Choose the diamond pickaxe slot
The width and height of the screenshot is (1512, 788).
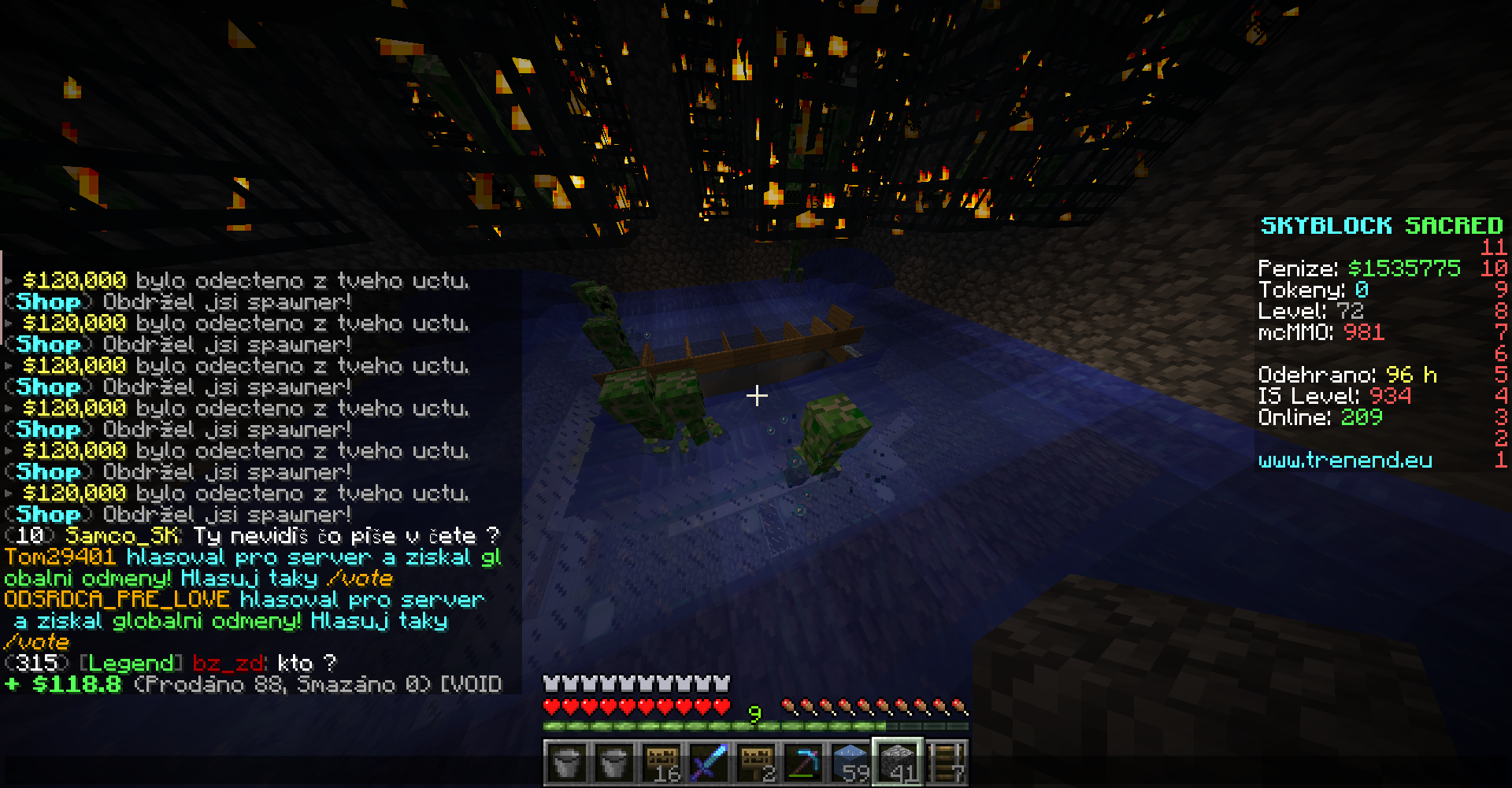pyautogui.click(x=803, y=763)
